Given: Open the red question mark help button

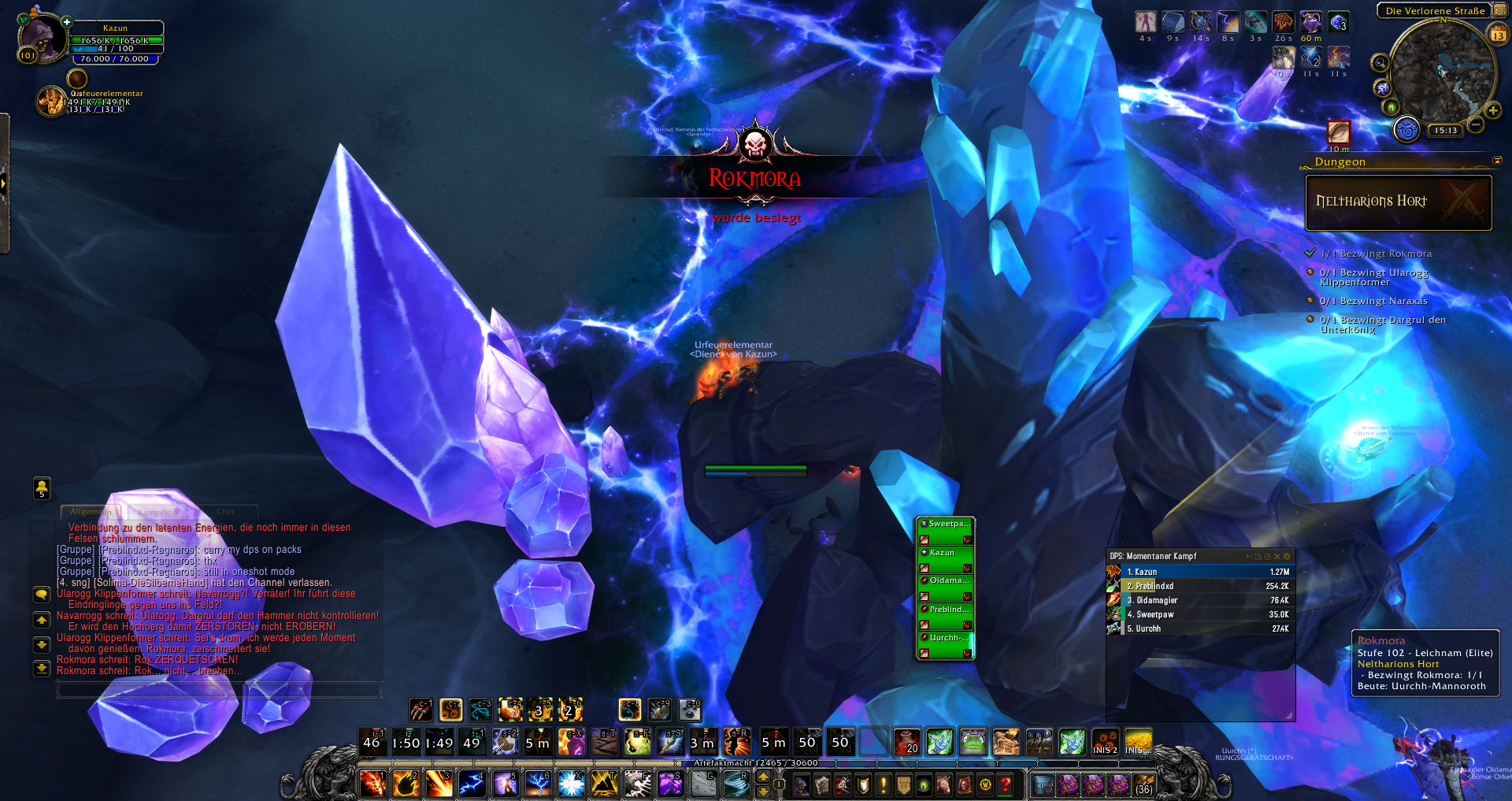Looking at the screenshot, I should point(1005,784).
